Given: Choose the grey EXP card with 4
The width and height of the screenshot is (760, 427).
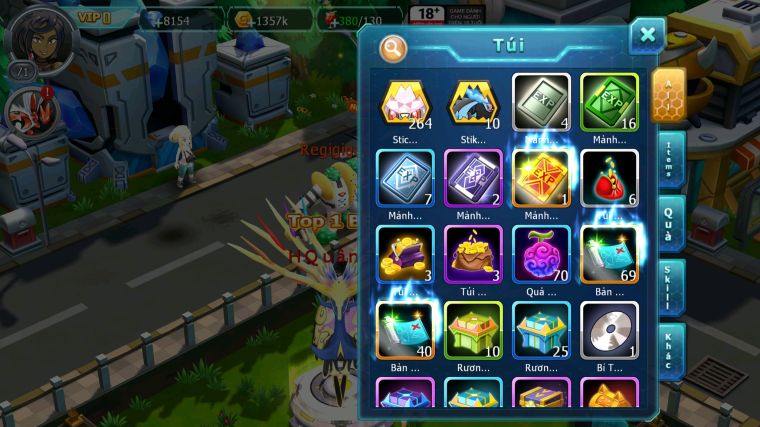Looking at the screenshot, I should point(541,101).
